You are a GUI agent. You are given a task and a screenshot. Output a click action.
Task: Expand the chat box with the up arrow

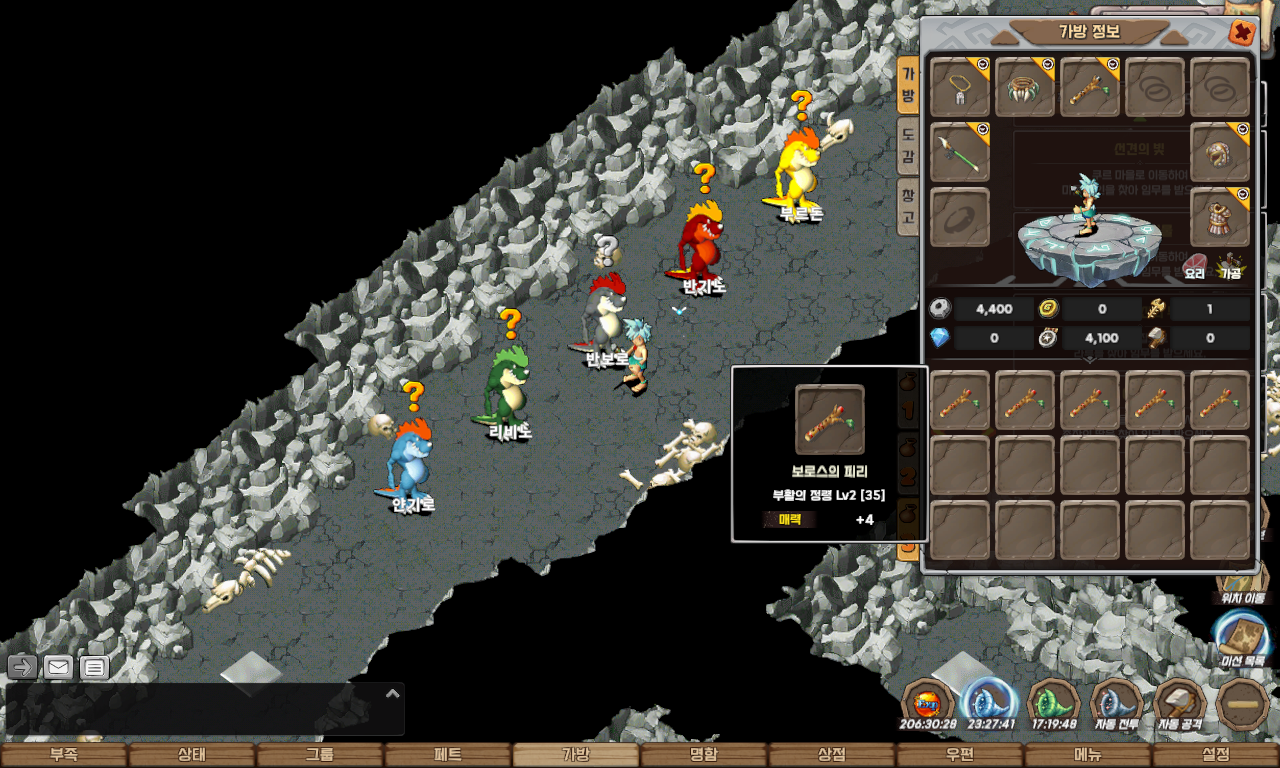click(393, 693)
